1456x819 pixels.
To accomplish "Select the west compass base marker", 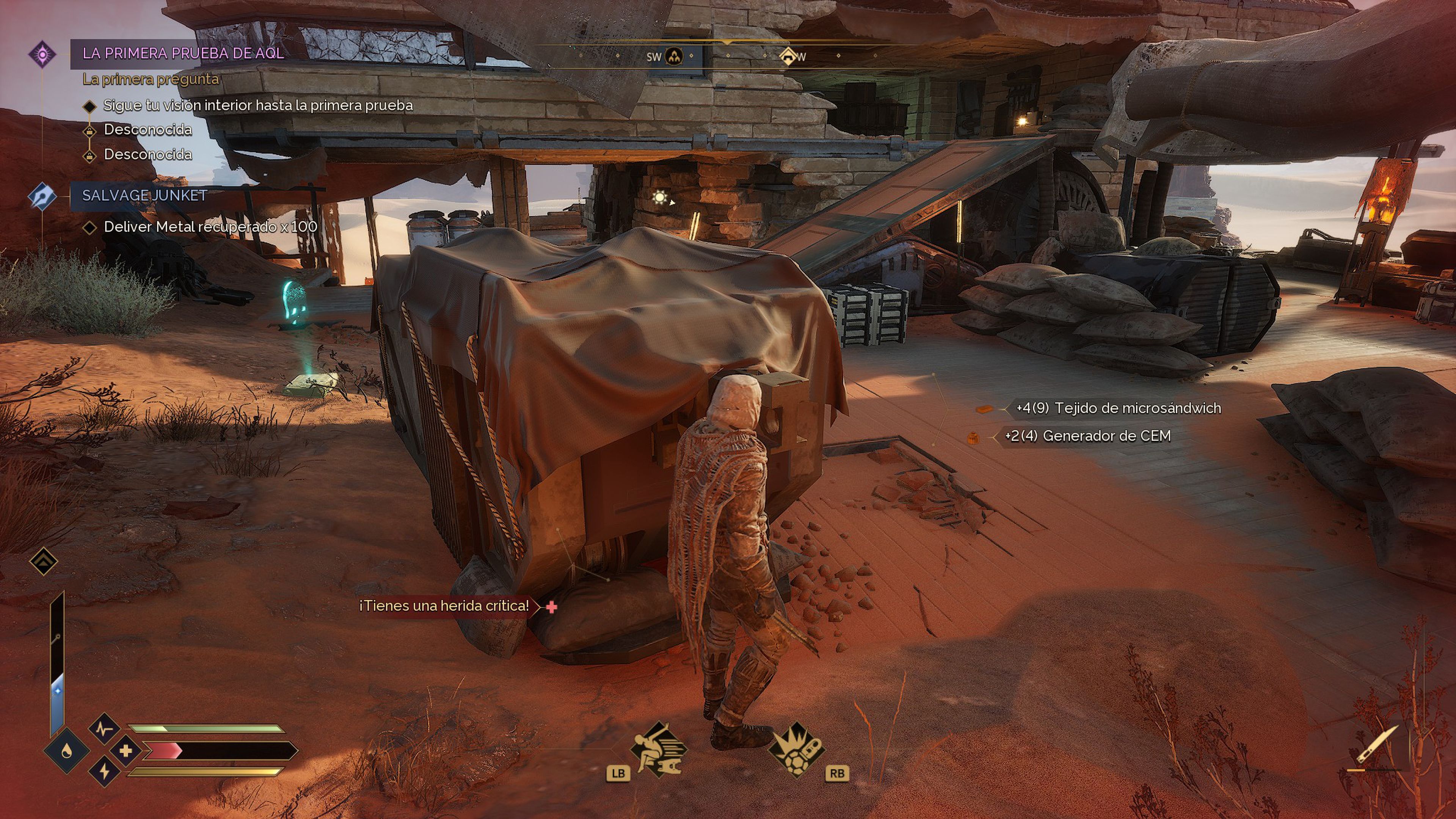I will (788, 56).
